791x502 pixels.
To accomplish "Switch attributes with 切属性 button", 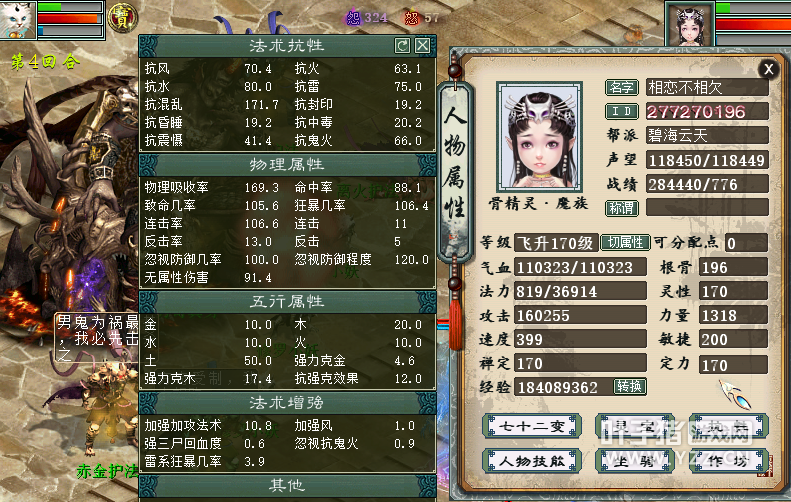I will (x=625, y=243).
